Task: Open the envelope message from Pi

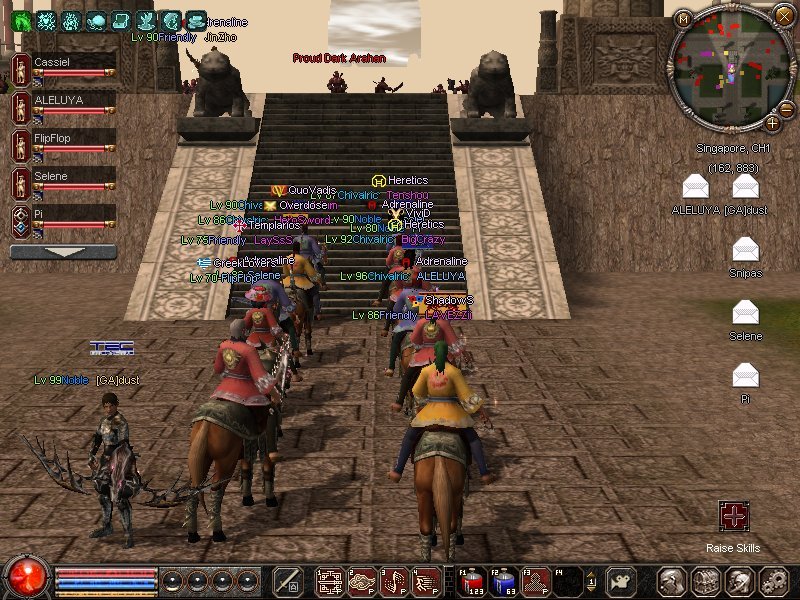Action: [745, 376]
